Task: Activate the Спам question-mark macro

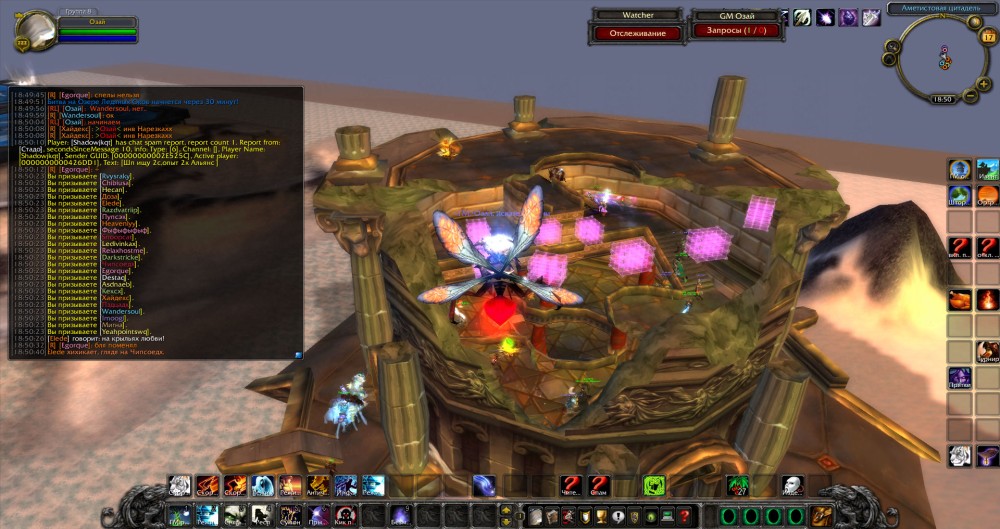Action: (x=599, y=486)
